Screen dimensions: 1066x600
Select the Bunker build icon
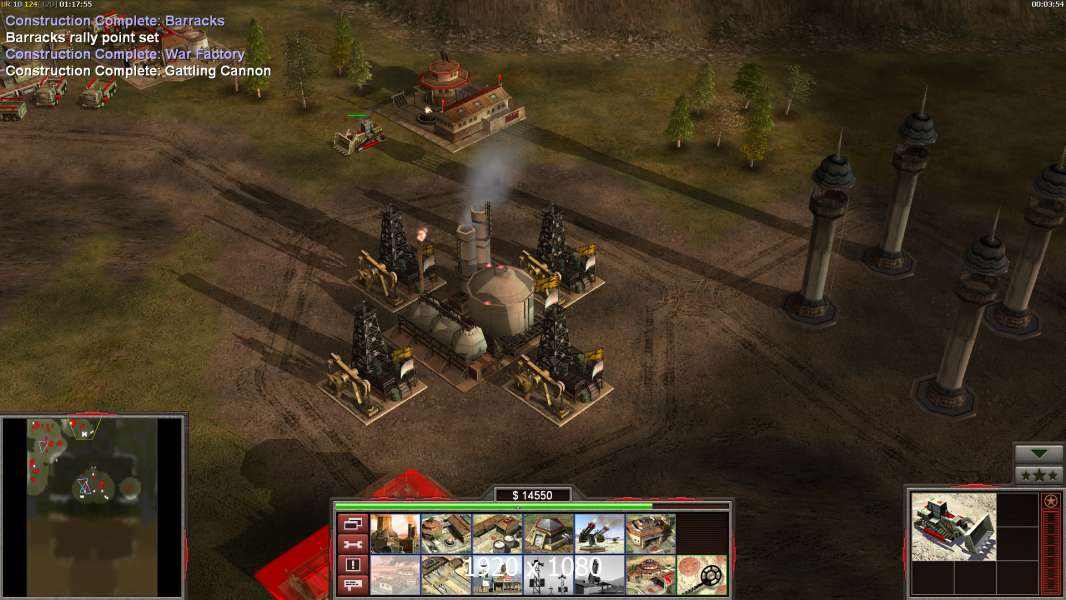[x=548, y=533]
